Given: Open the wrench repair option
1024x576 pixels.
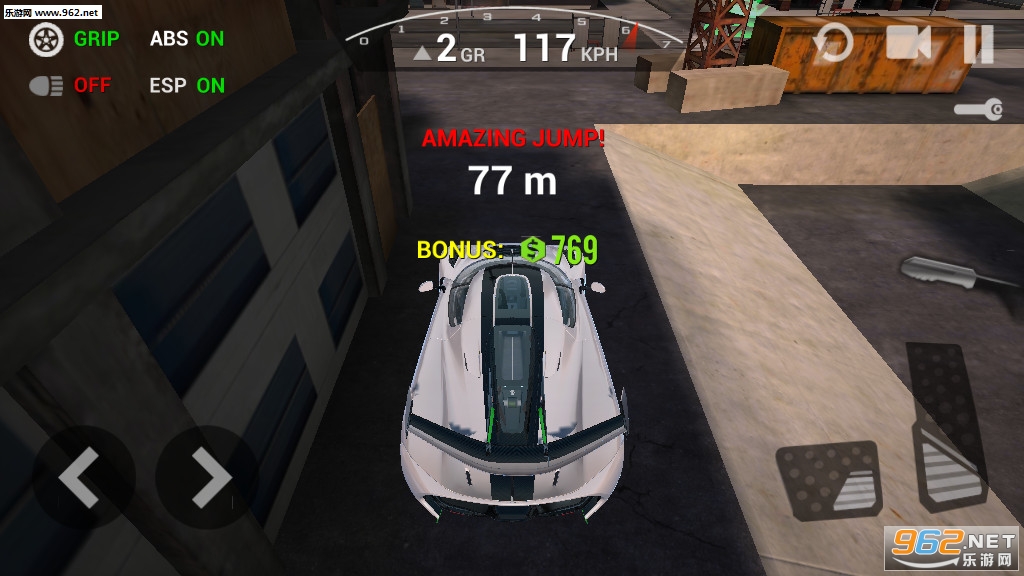Looking at the screenshot, I should point(978,109).
